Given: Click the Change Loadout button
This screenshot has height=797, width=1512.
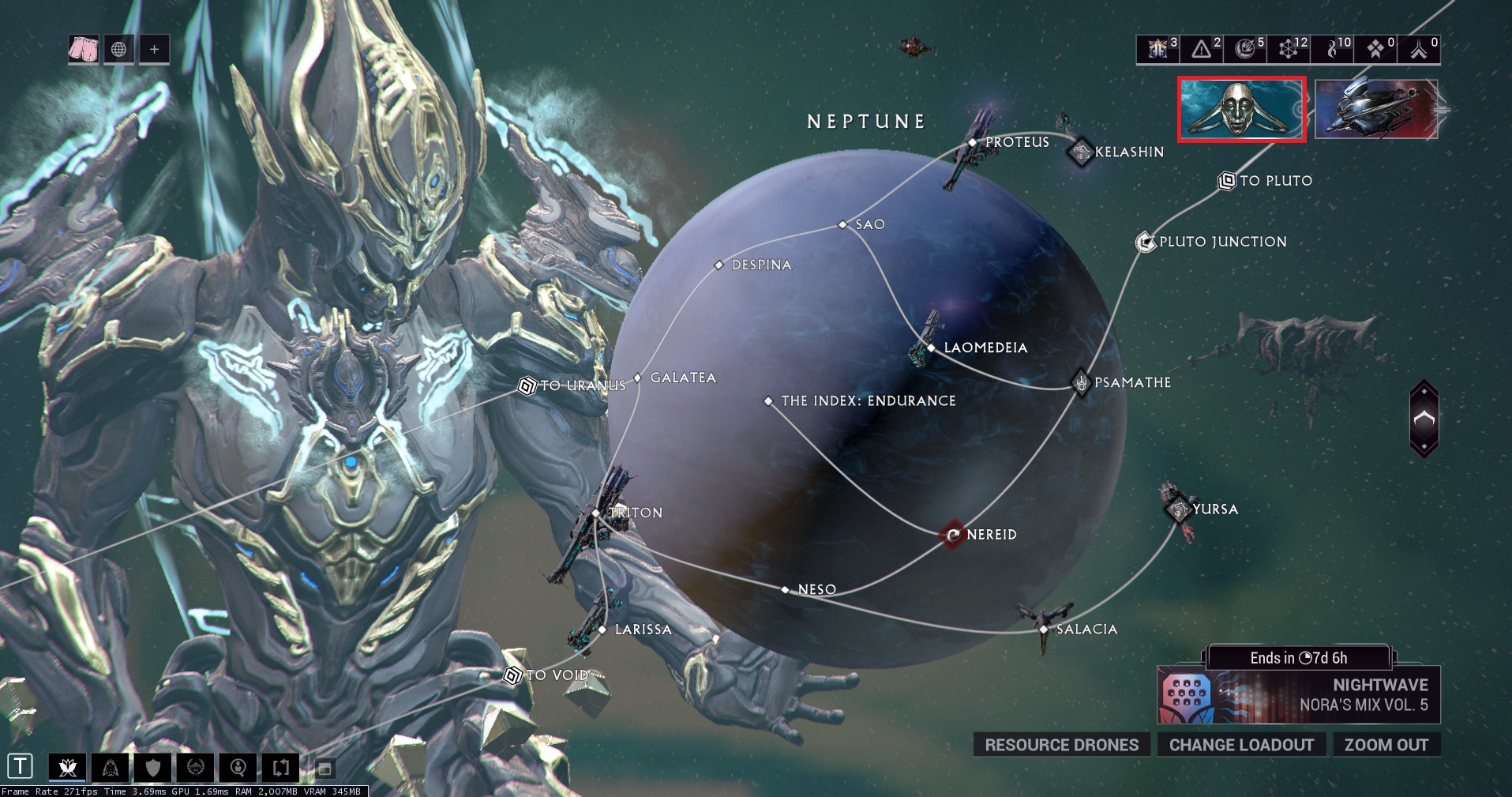Looking at the screenshot, I should 1241,745.
